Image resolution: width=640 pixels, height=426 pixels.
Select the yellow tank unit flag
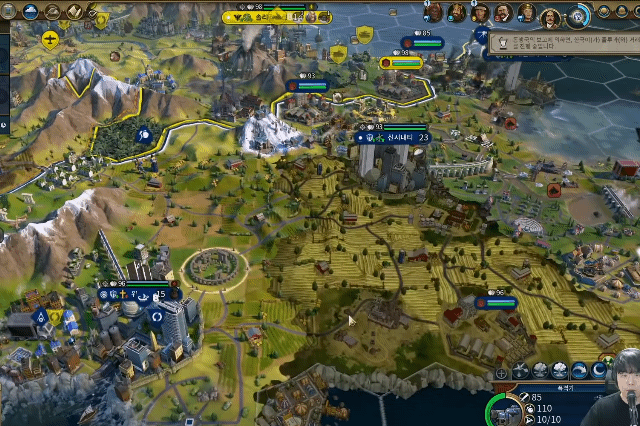(365, 35)
